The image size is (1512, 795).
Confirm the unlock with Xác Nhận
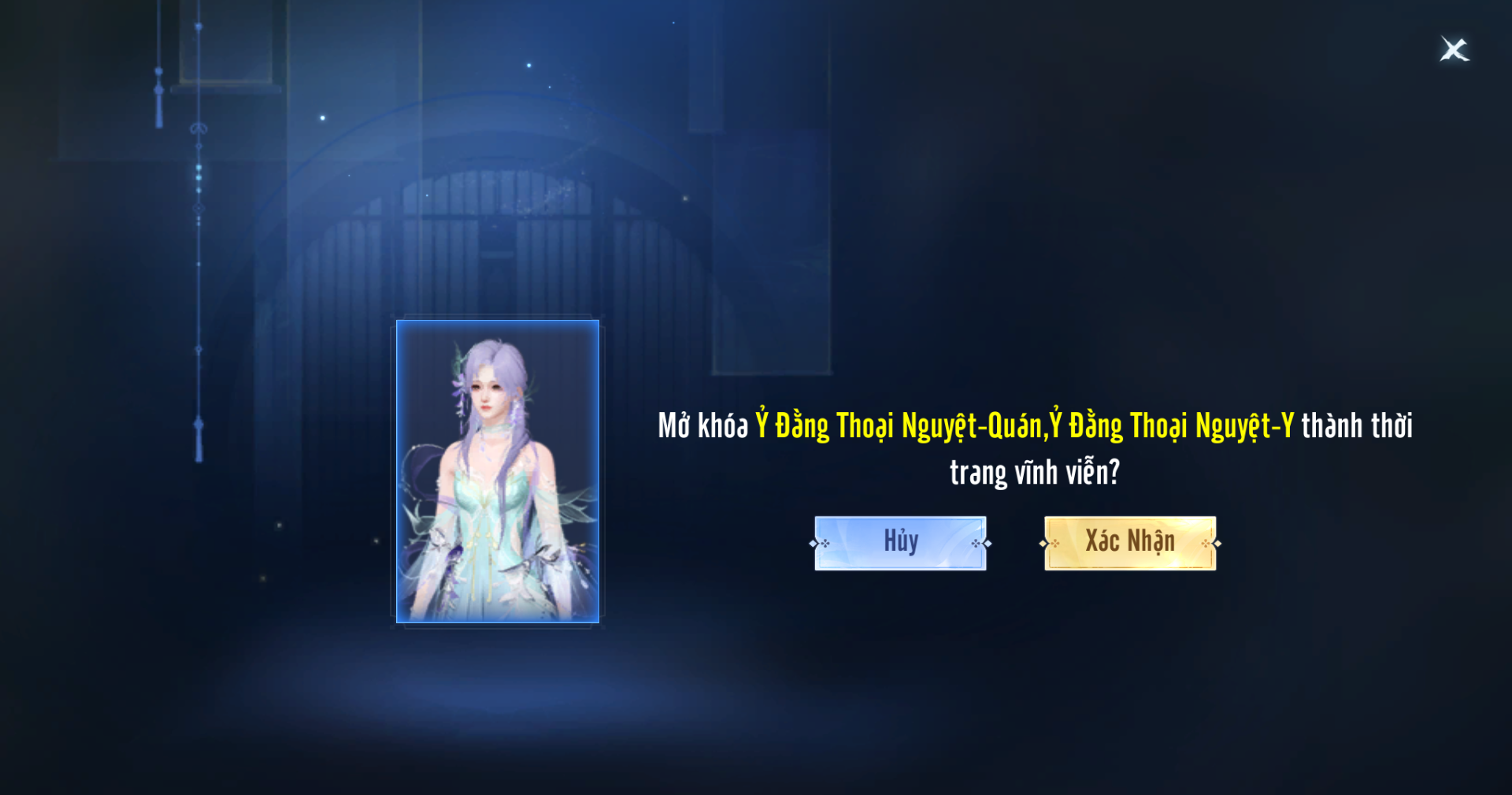pyautogui.click(x=1130, y=543)
